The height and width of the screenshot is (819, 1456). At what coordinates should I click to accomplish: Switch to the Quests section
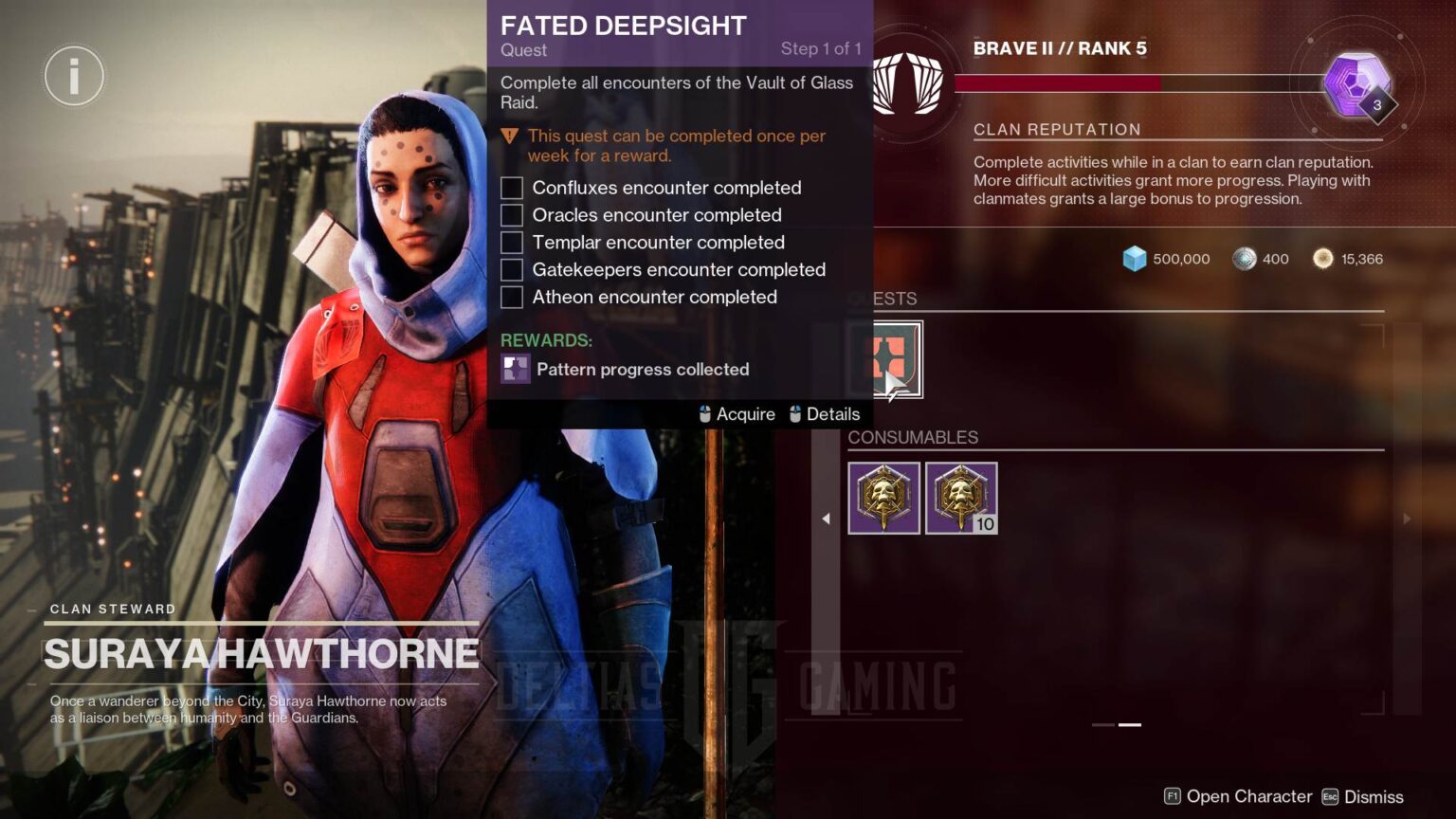point(883,298)
